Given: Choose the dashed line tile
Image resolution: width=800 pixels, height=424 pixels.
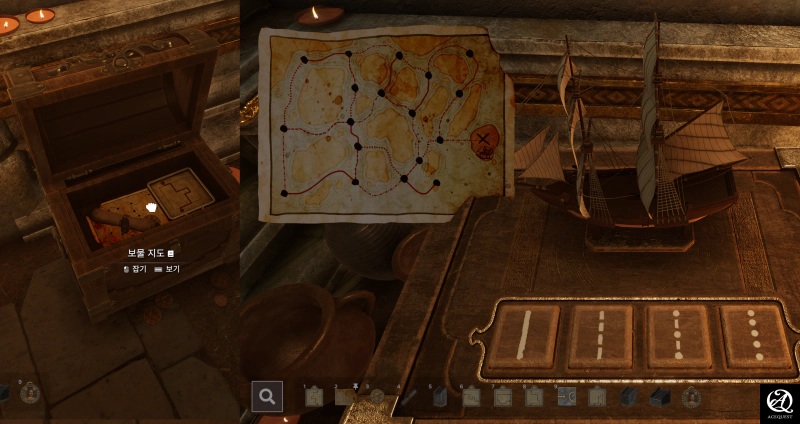Looking at the screenshot, I should (600, 335).
